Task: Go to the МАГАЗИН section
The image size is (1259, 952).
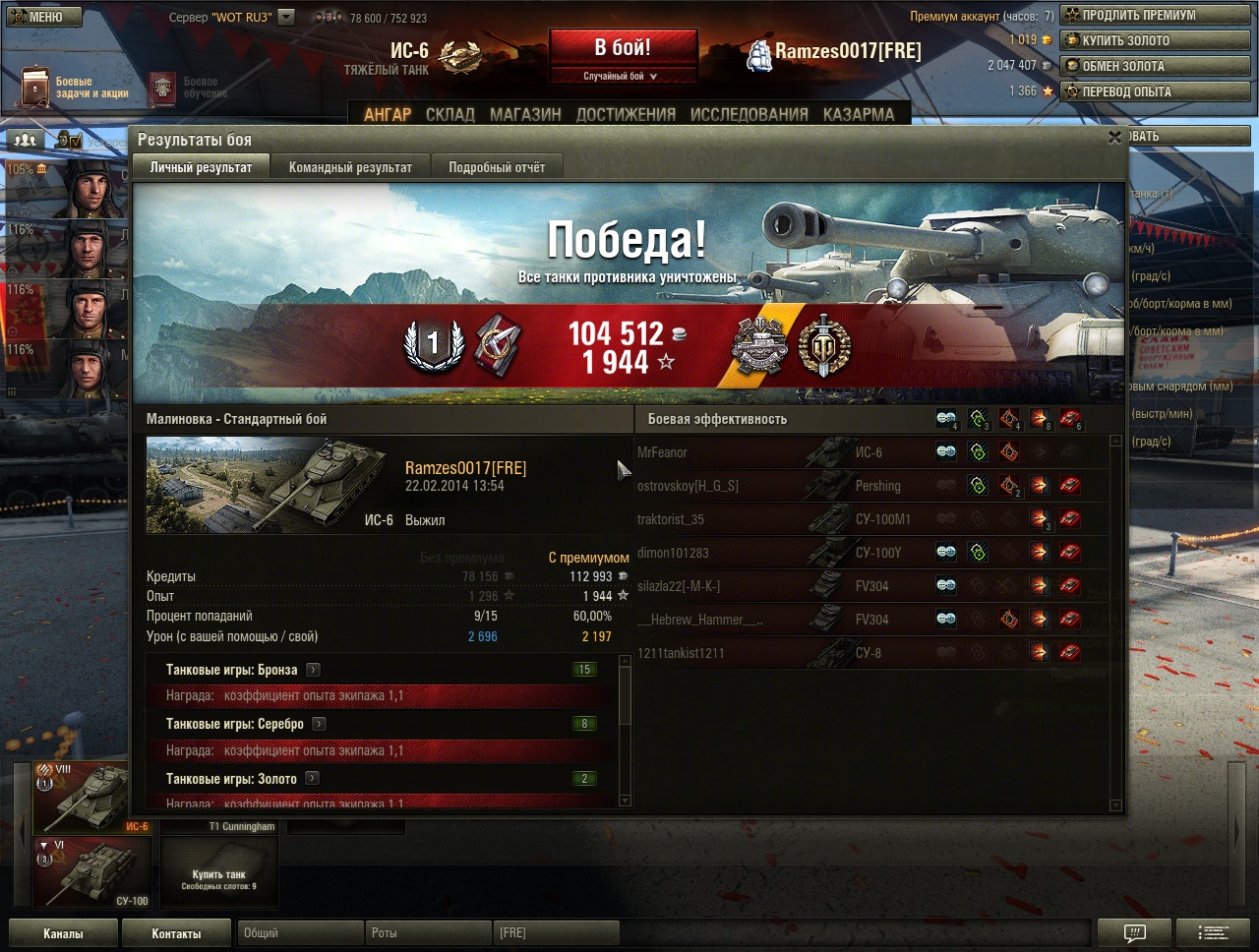Action: [525, 114]
